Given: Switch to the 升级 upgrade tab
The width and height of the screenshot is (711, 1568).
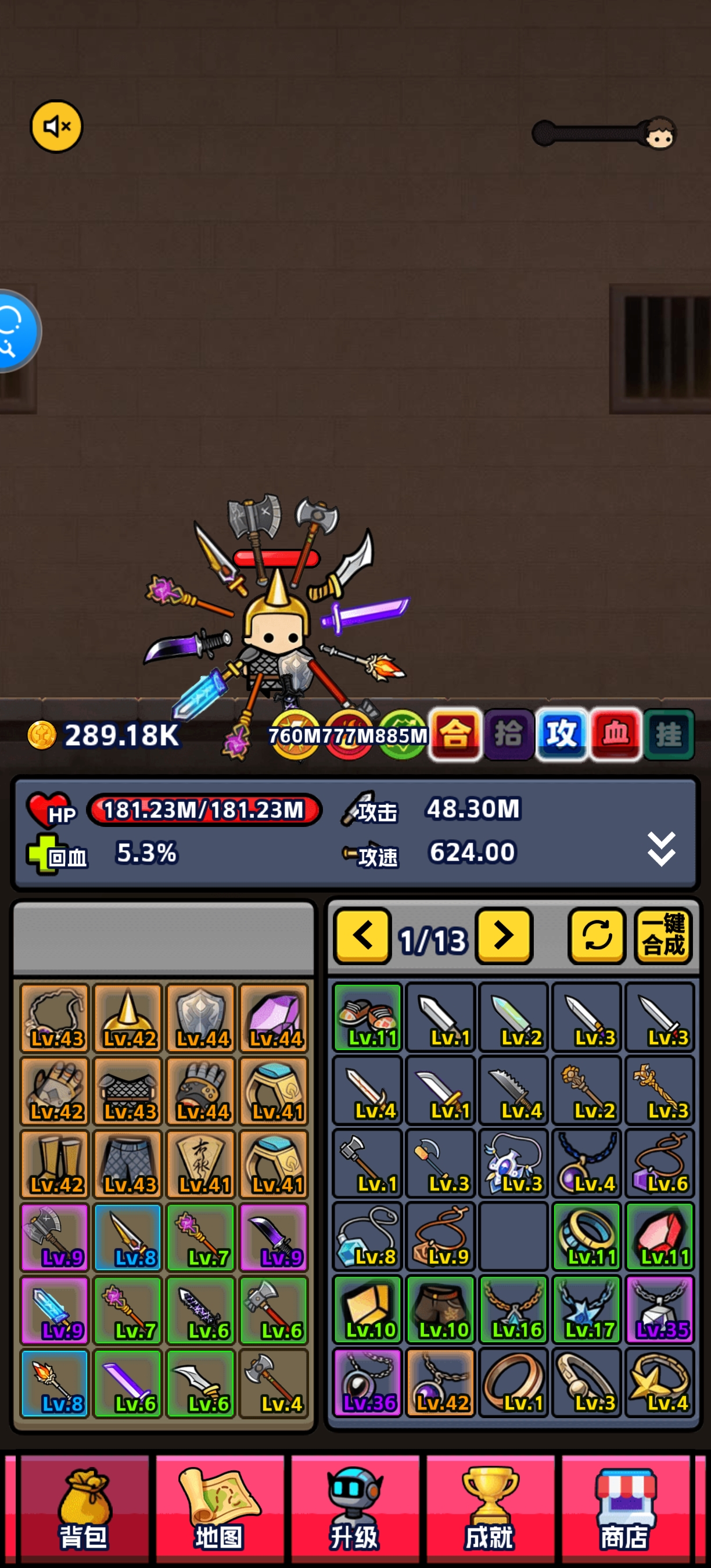Looking at the screenshot, I should [x=355, y=1507].
